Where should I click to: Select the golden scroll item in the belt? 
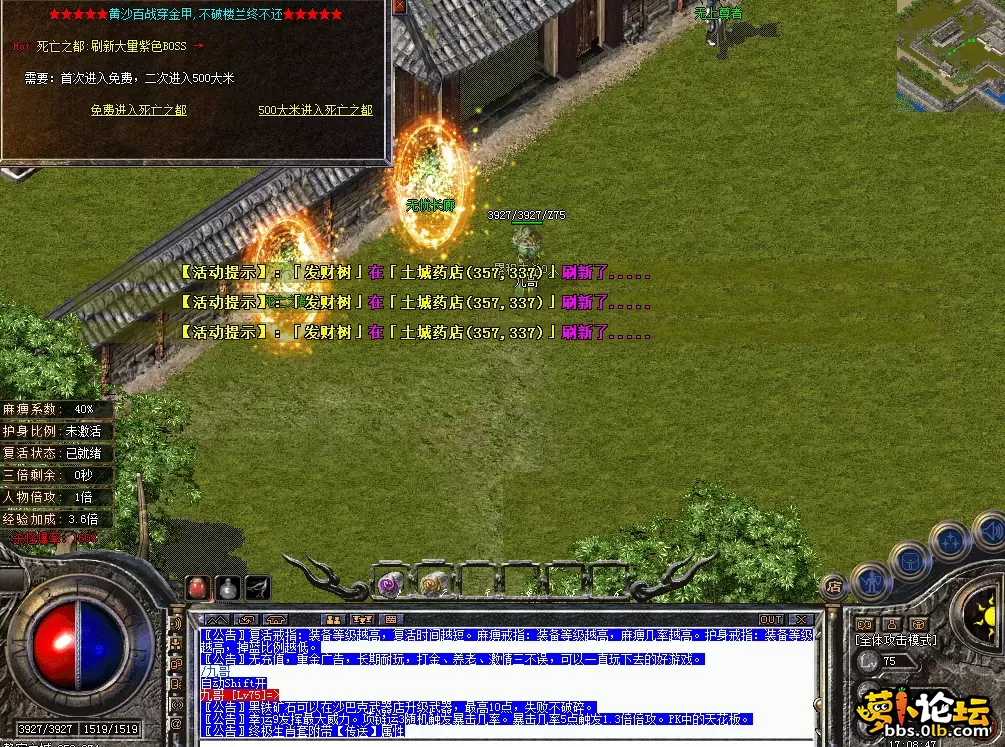pyautogui.click(x=433, y=582)
